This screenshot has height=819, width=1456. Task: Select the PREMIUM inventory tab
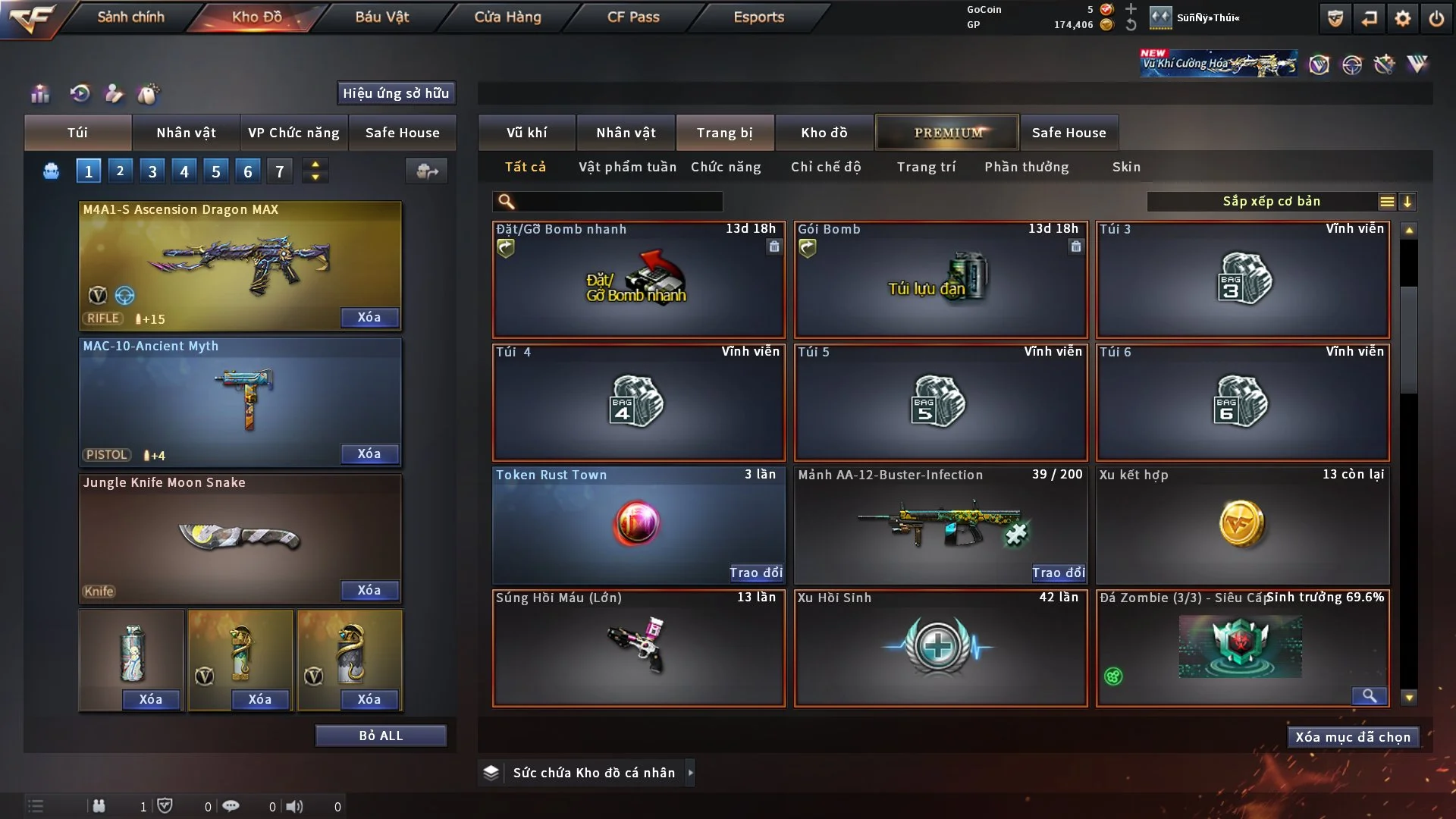pyautogui.click(x=947, y=133)
